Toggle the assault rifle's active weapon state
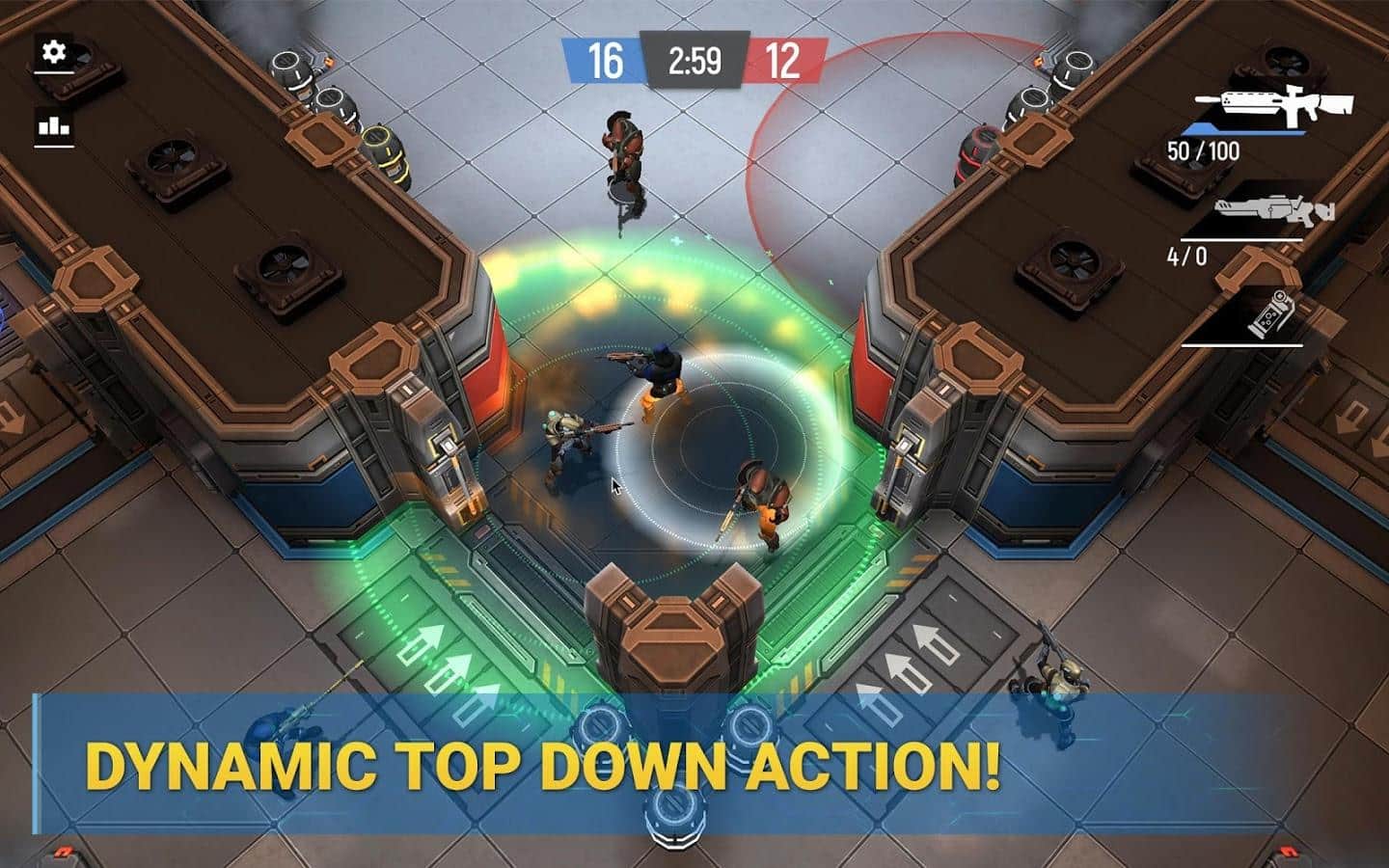1389x868 pixels. [x=1273, y=106]
